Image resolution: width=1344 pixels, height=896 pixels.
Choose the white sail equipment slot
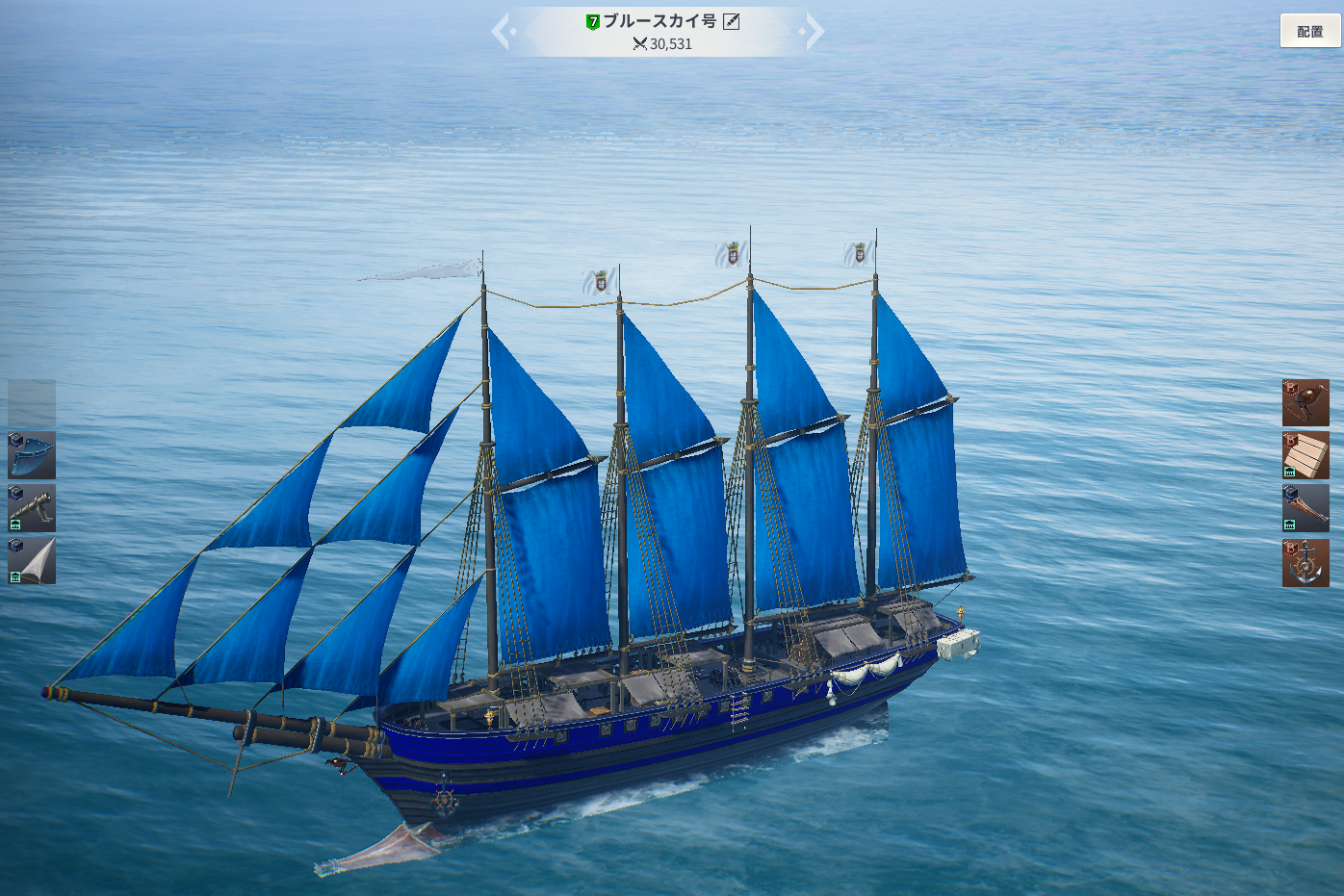click(32, 561)
